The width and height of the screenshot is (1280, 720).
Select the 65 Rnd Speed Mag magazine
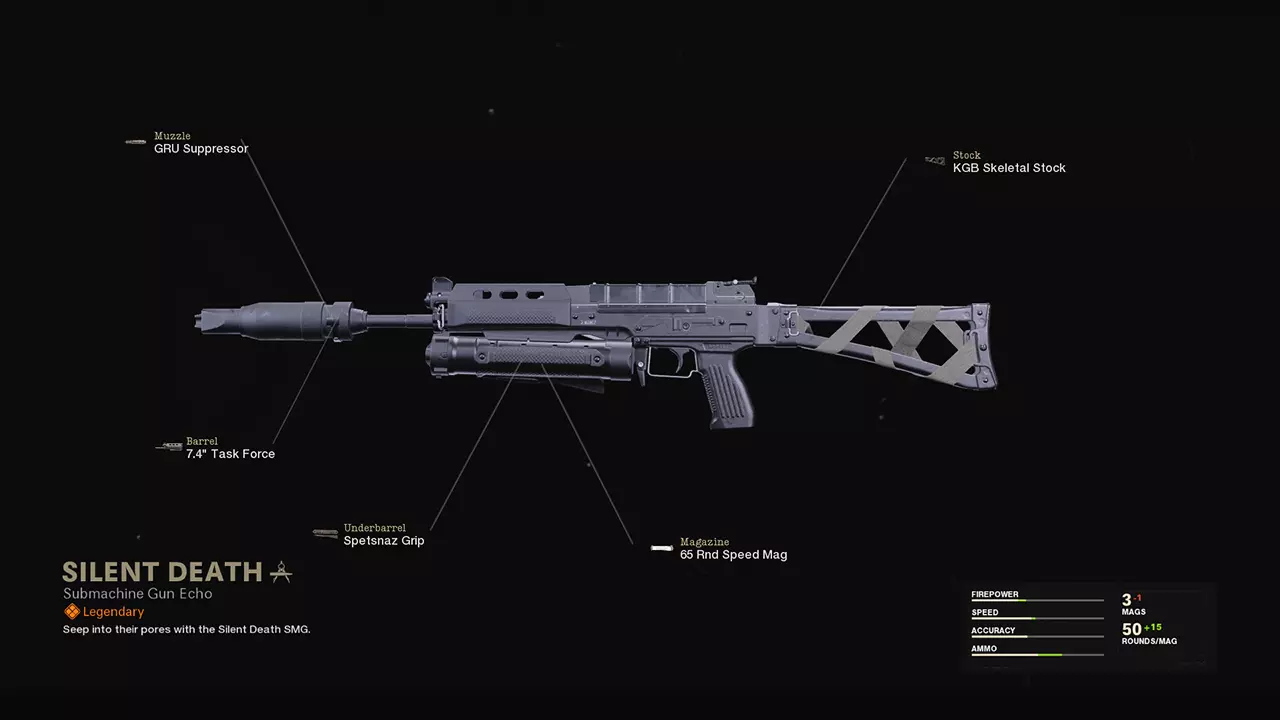732,555
